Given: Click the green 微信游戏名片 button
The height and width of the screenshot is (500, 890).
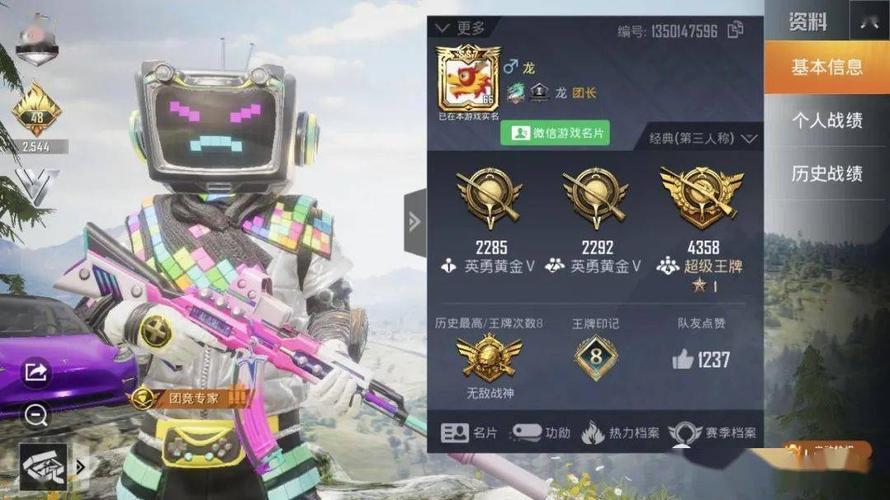Looking at the screenshot, I should click(555, 133).
